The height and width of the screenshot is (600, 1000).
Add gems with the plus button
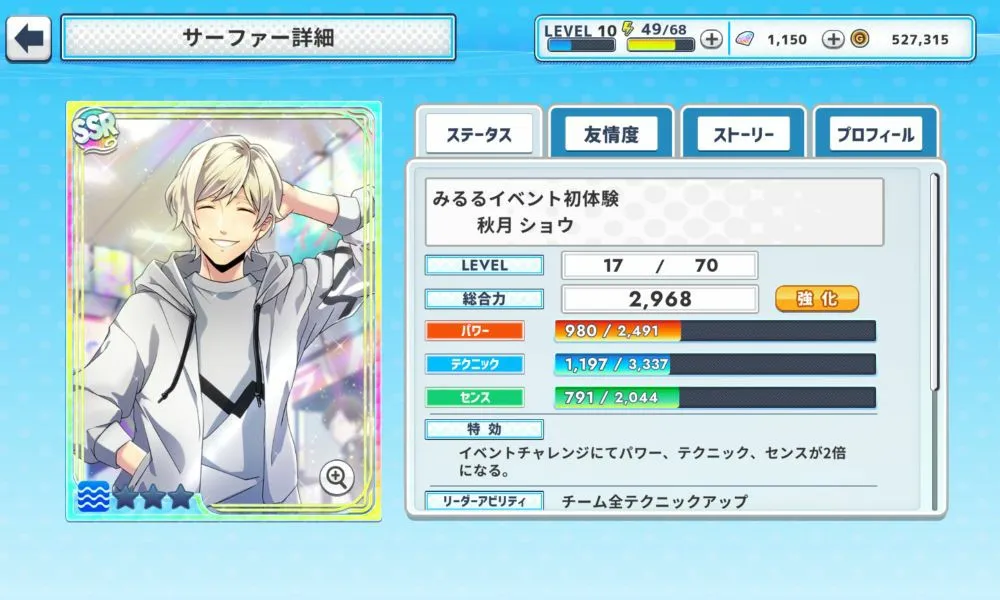[832, 40]
